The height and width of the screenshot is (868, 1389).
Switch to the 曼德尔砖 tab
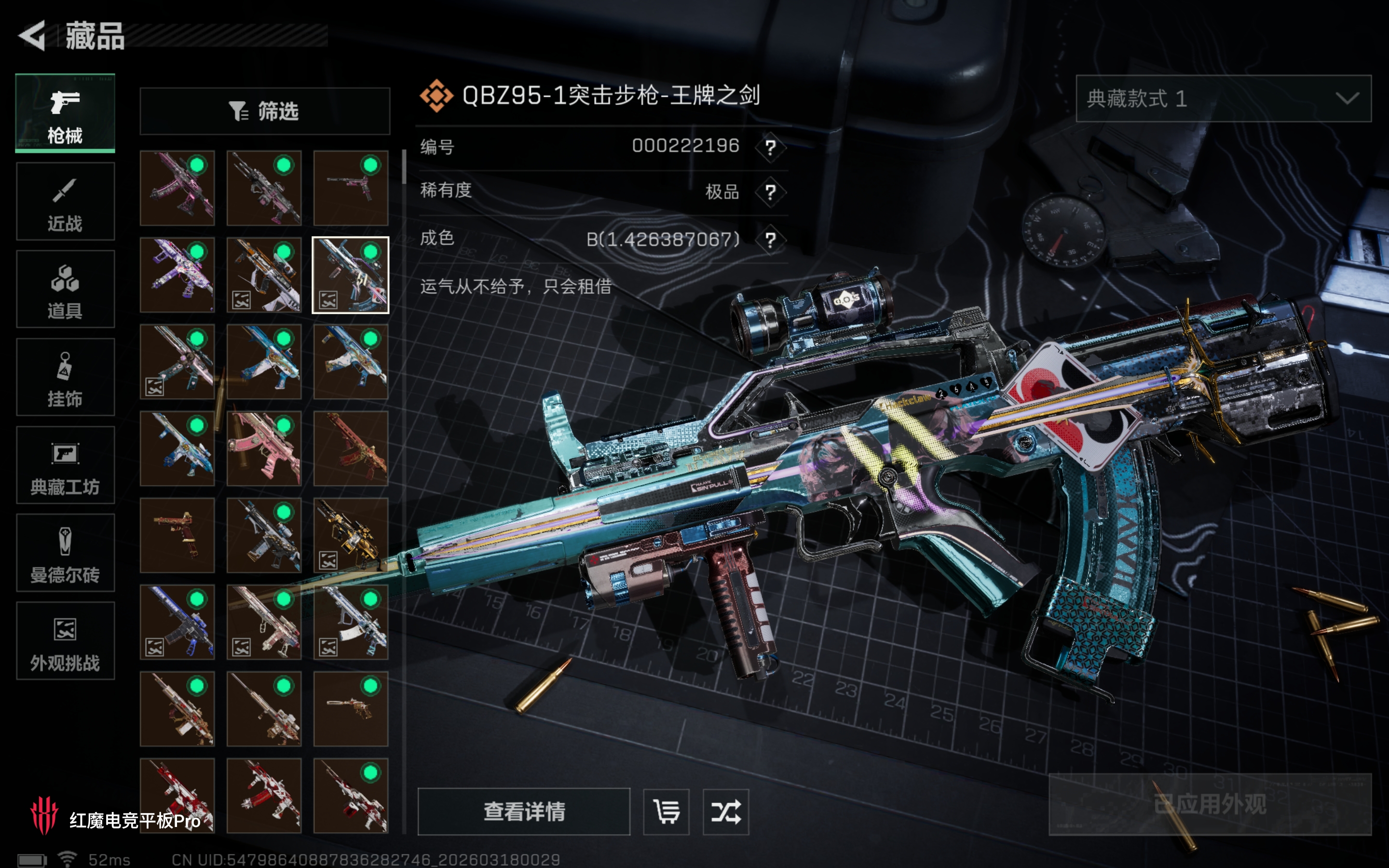[65, 553]
